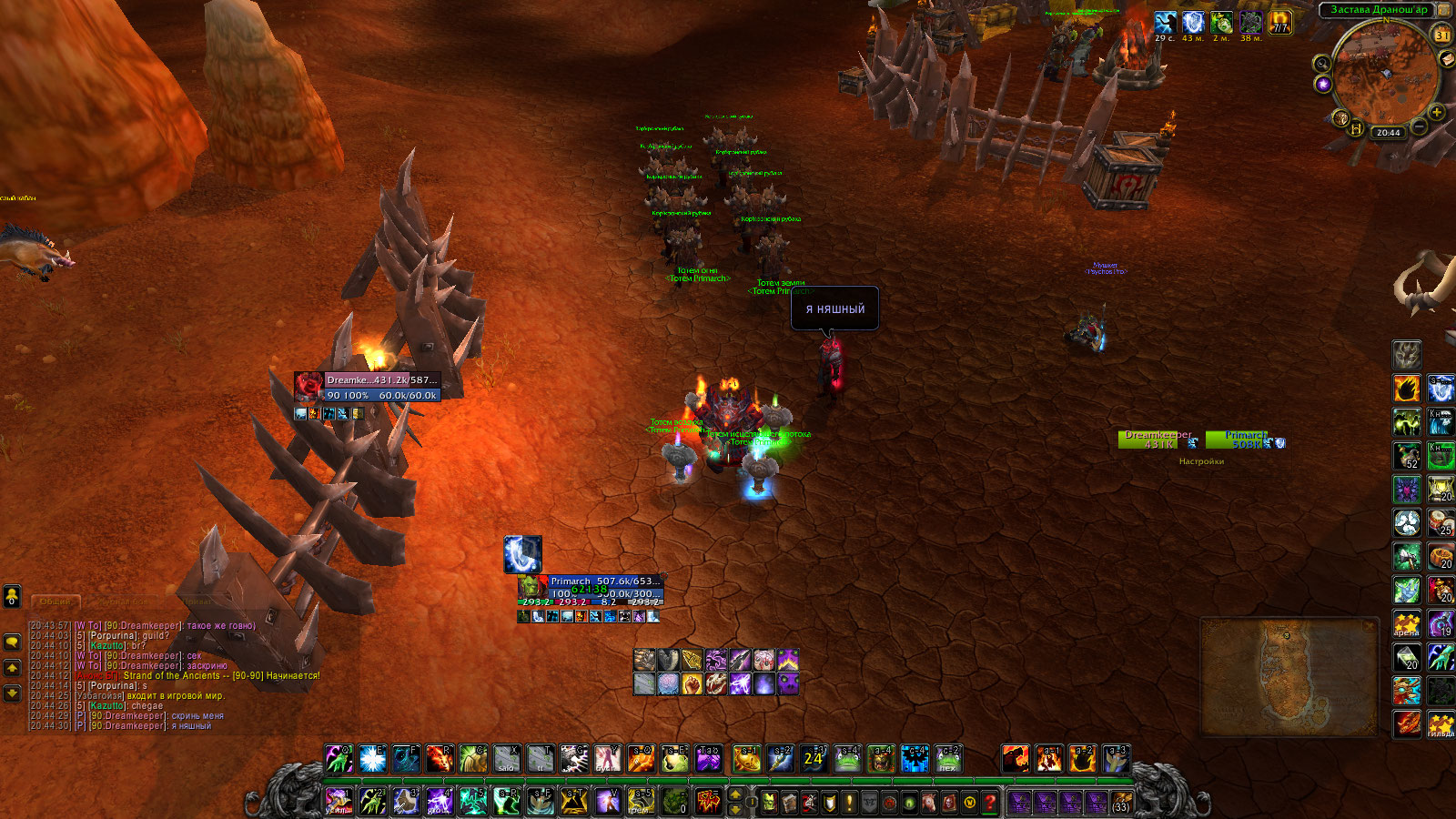This screenshot has width=1456, height=819.
Task: Open the mail envelope icon by minimap
Action: [x=1448, y=58]
